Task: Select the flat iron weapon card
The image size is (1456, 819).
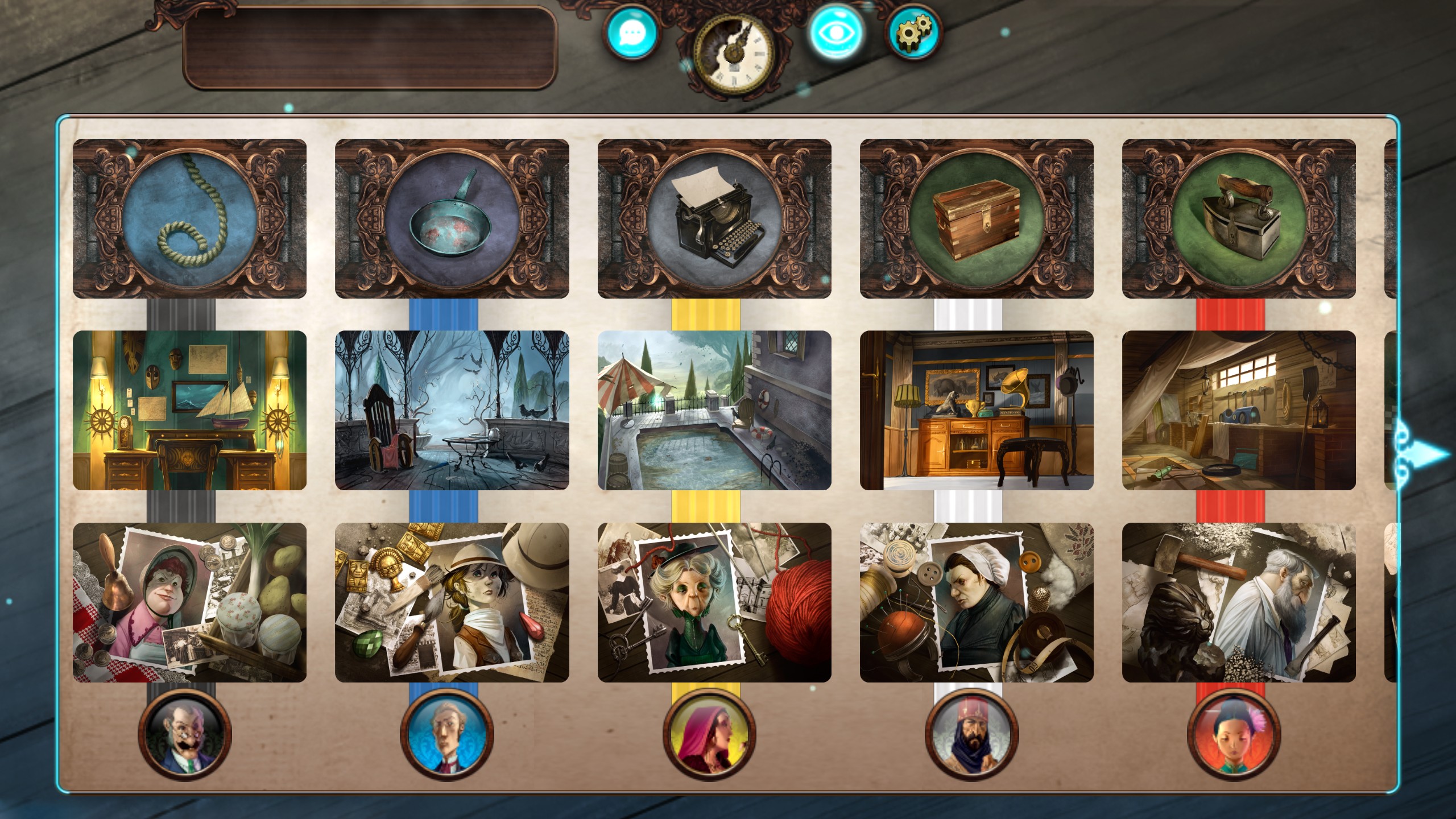Action: (1239, 219)
